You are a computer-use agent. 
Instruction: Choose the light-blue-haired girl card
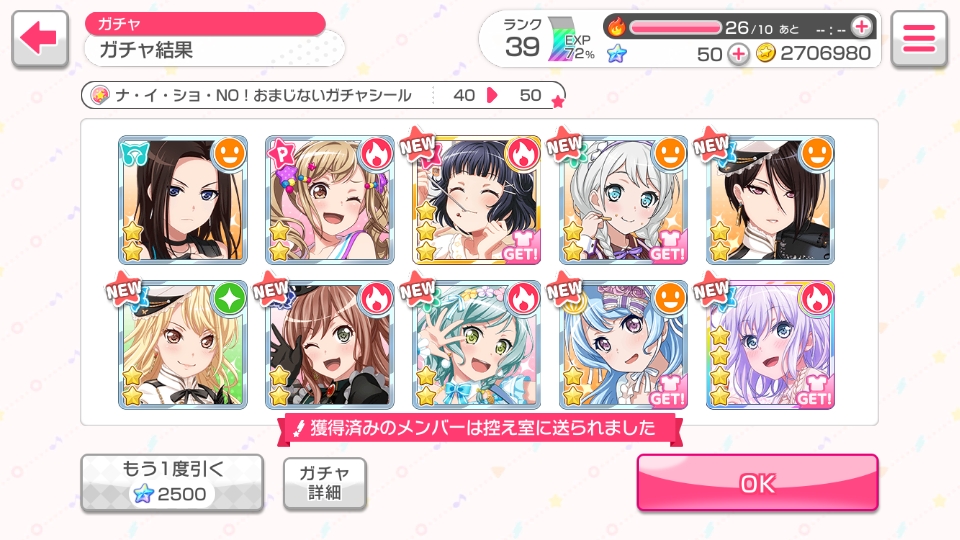(623, 345)
